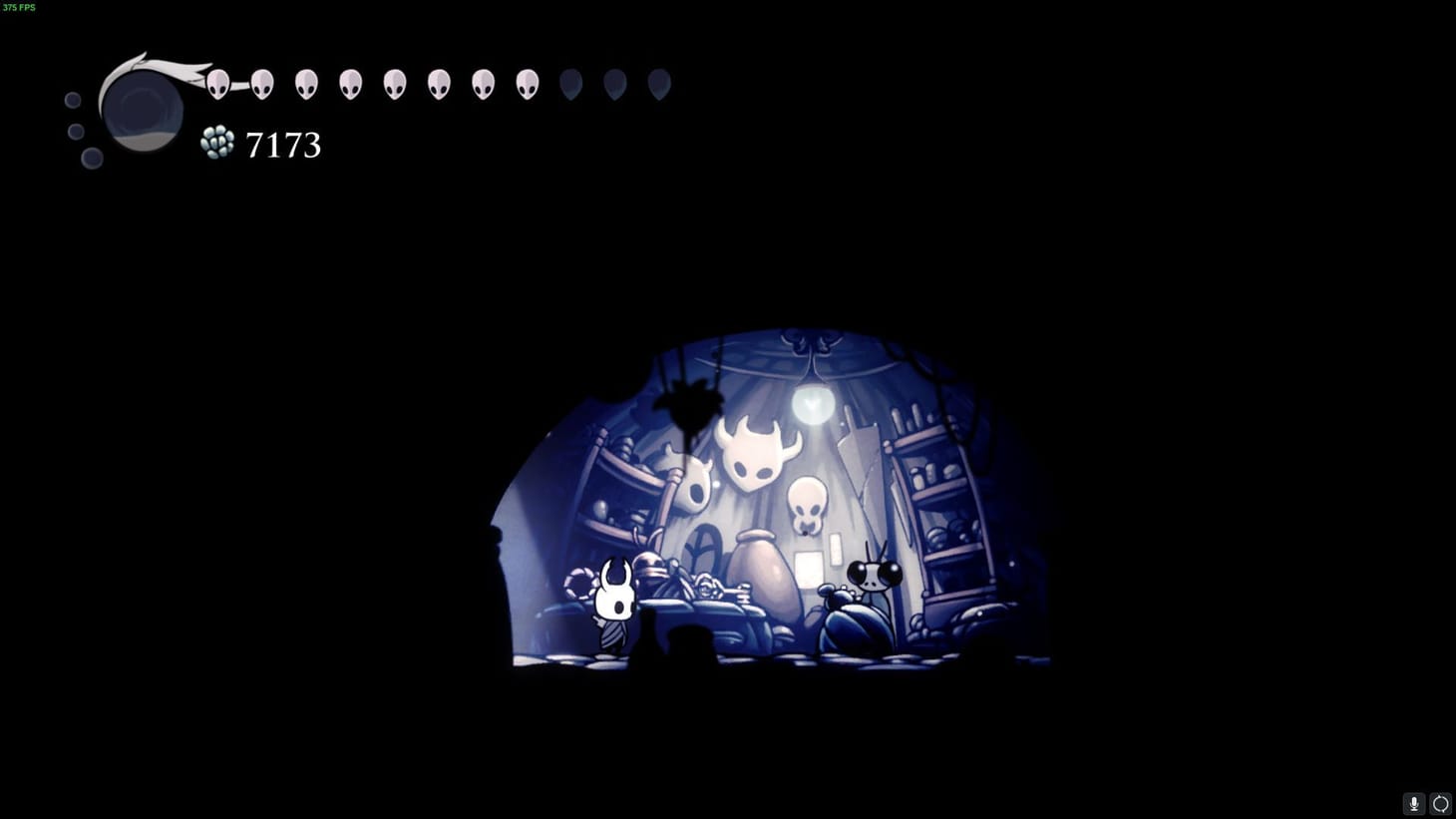Click the geo total reading 7173

pos(282,145)
